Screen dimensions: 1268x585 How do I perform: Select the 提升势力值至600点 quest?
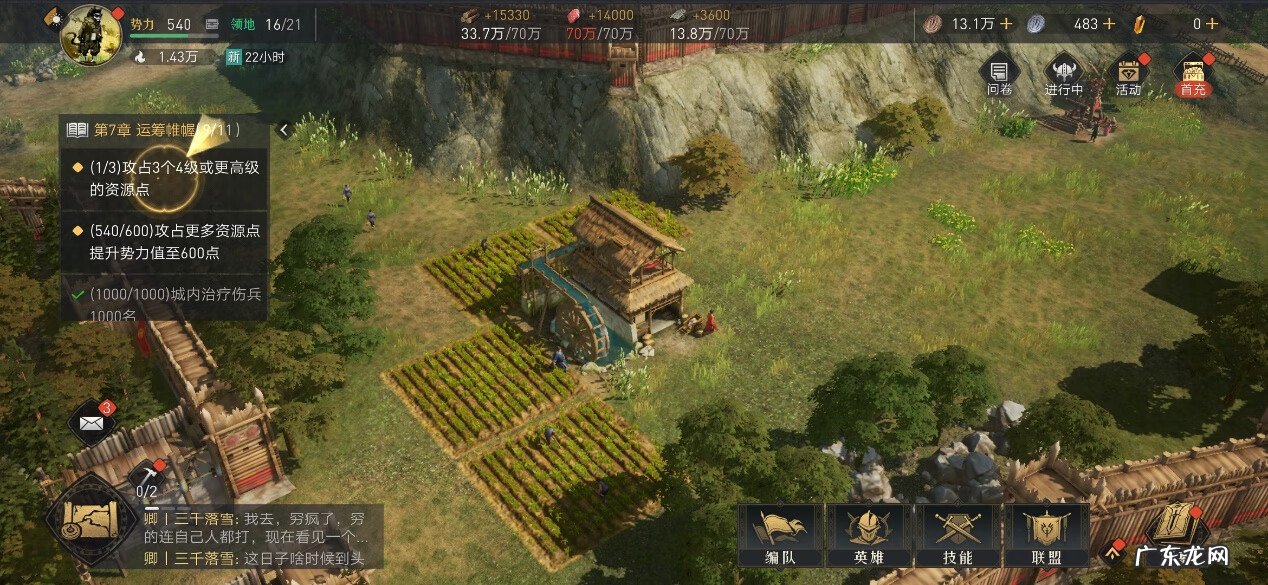click(x=167, y=241)
